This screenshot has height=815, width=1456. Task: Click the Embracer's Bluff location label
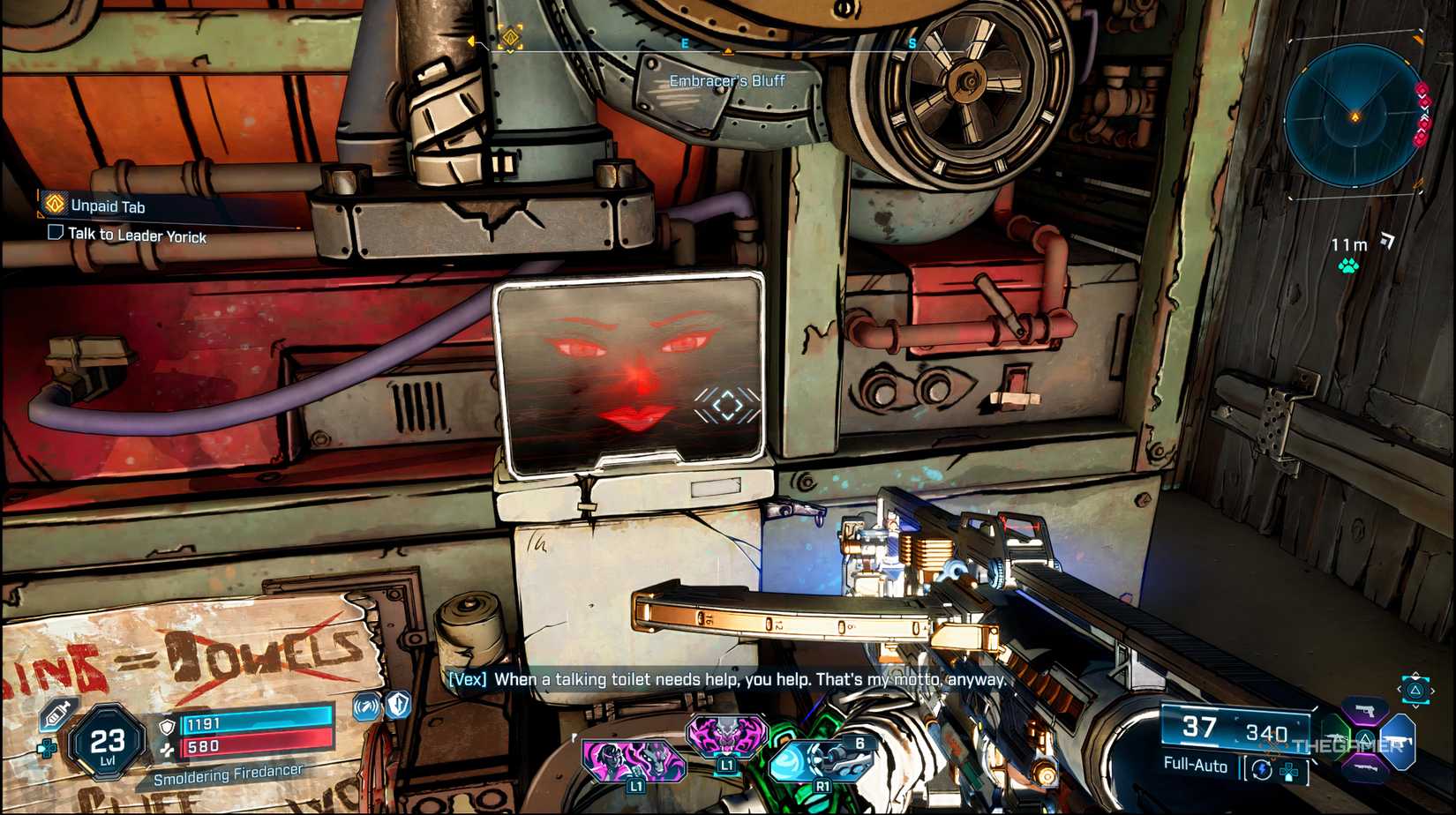click(726, 81)
